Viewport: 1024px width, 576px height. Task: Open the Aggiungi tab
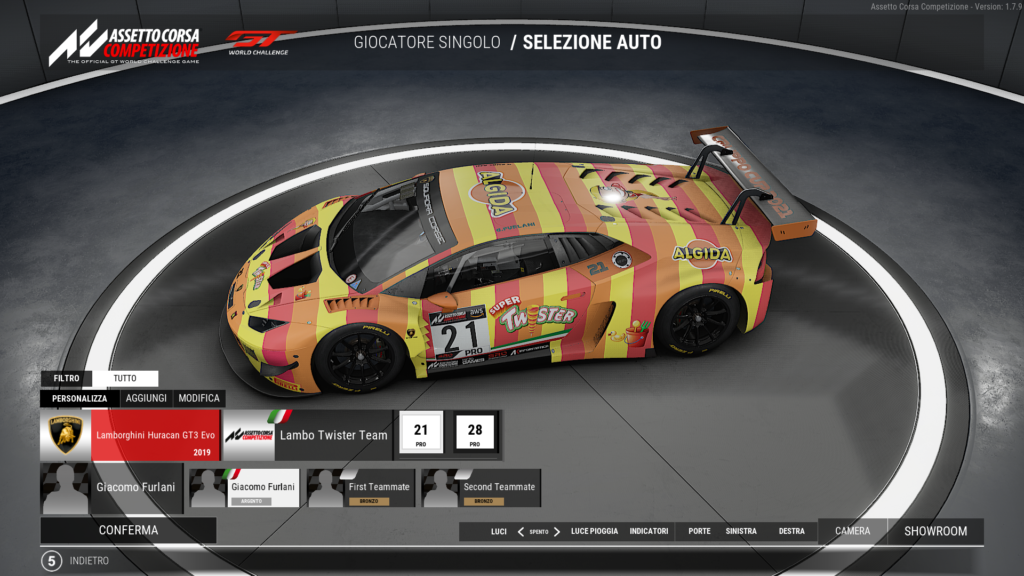point(146,398)
